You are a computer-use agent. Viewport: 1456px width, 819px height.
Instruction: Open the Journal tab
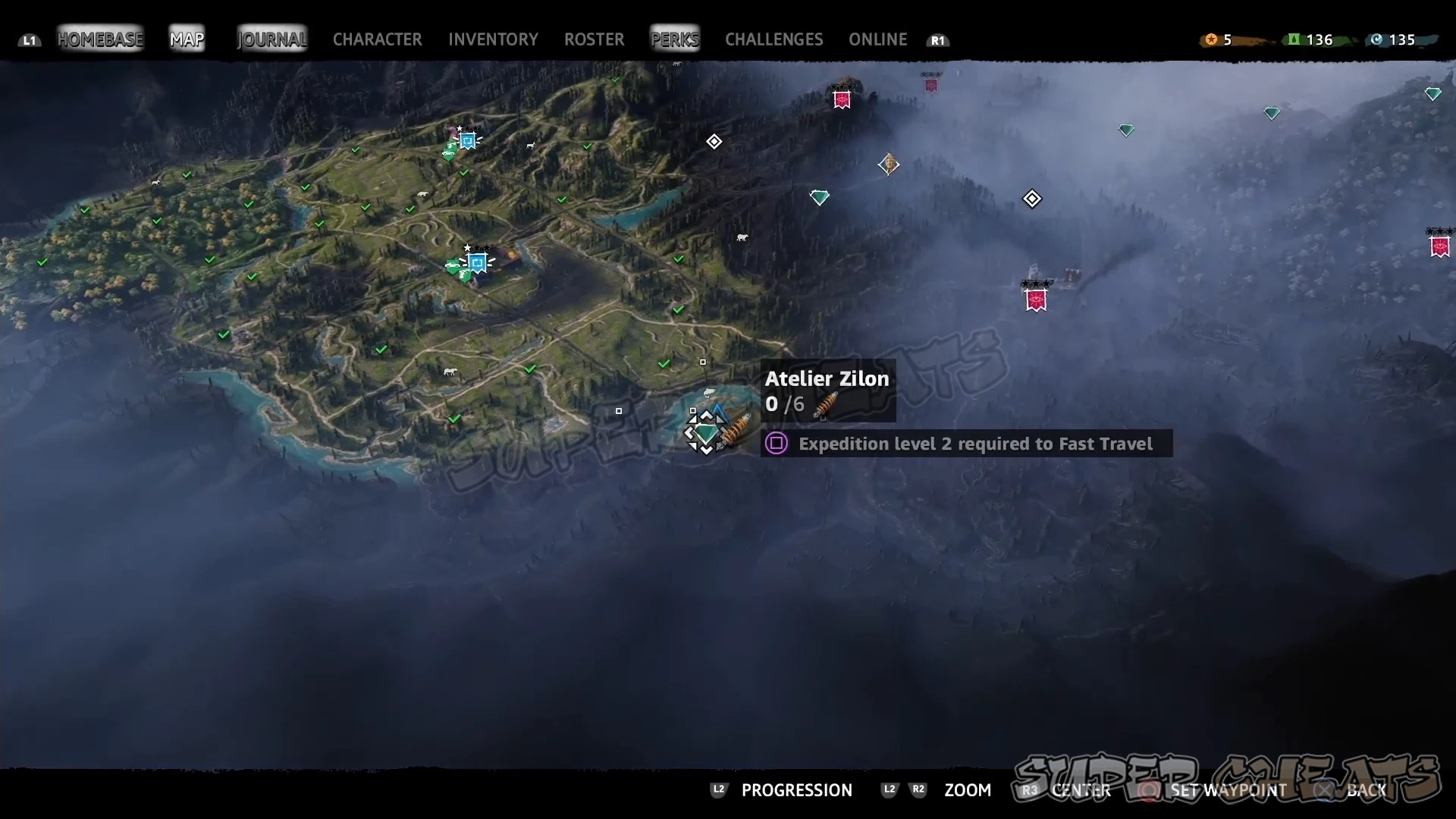tap(272, 39)
